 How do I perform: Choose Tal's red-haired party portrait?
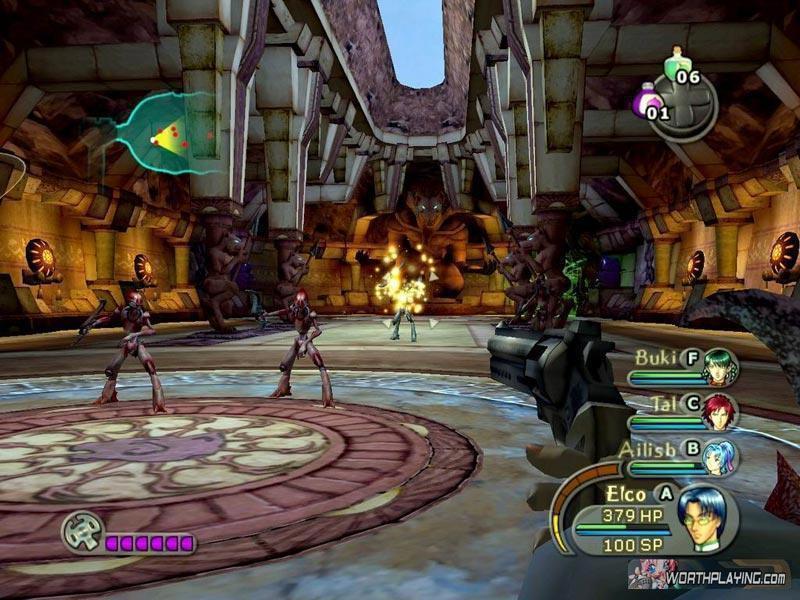coord(718,412)
